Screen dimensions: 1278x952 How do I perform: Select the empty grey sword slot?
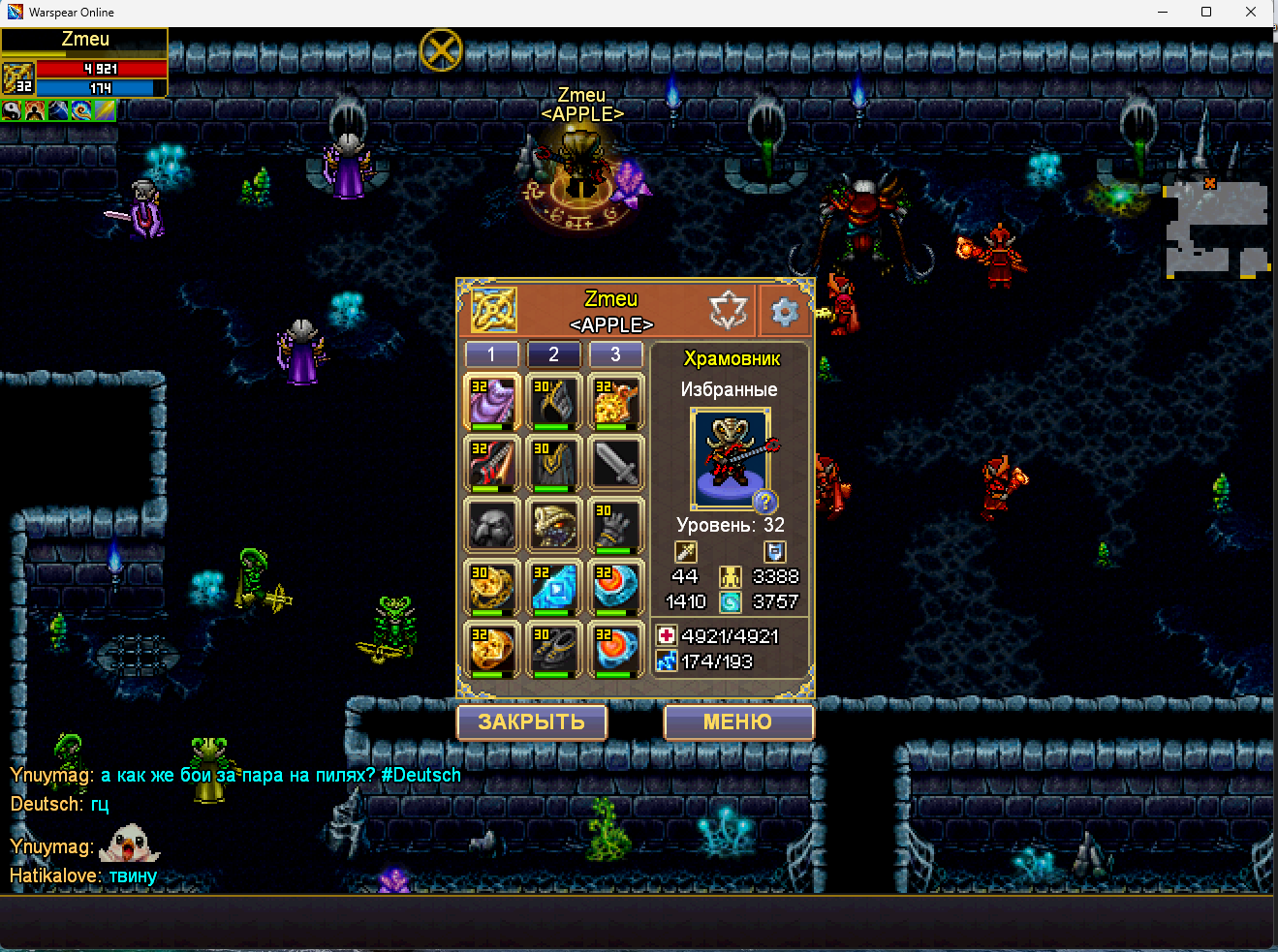pyautogui.click(x=616, y=463)
